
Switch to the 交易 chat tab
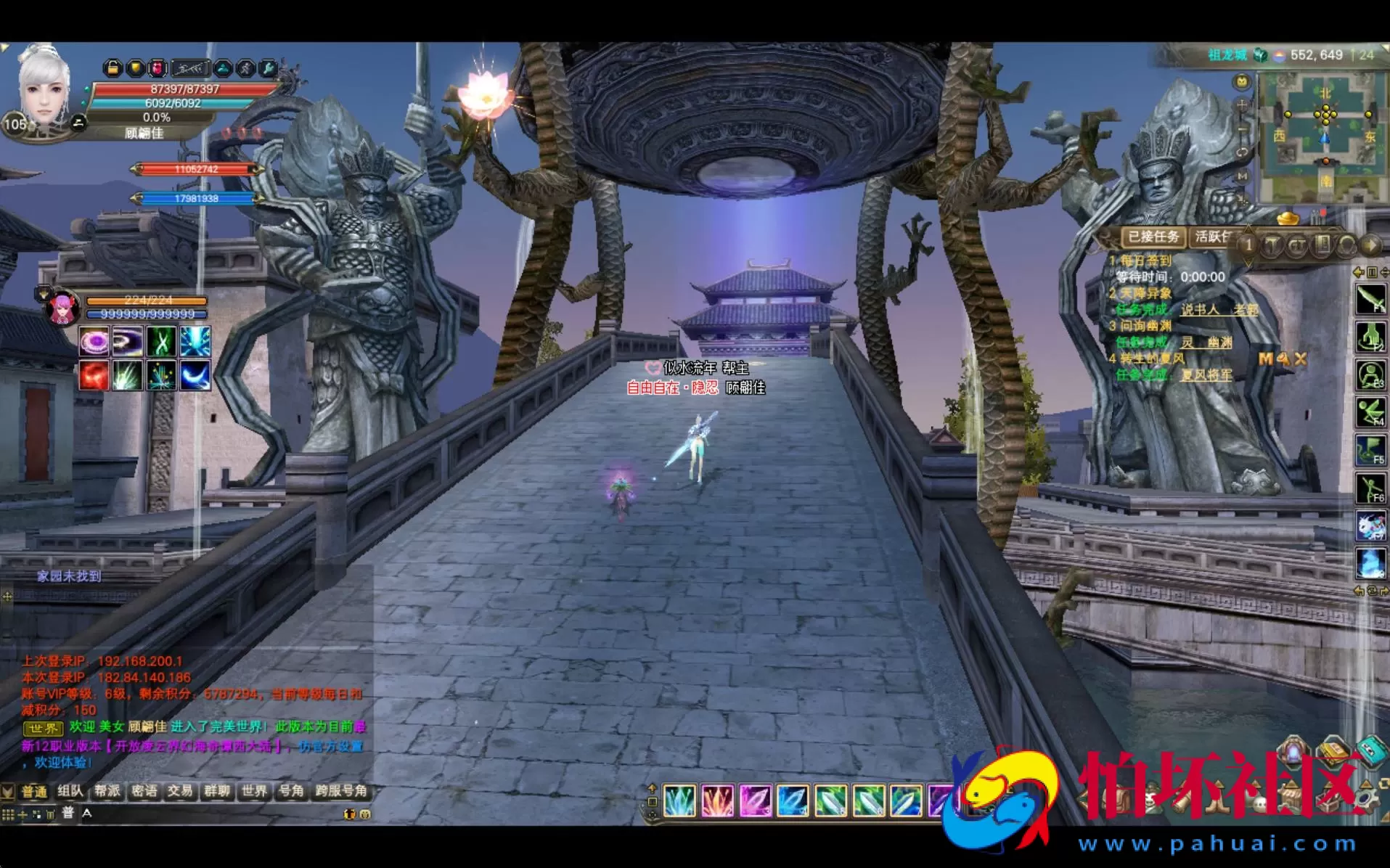click(180, 791)
